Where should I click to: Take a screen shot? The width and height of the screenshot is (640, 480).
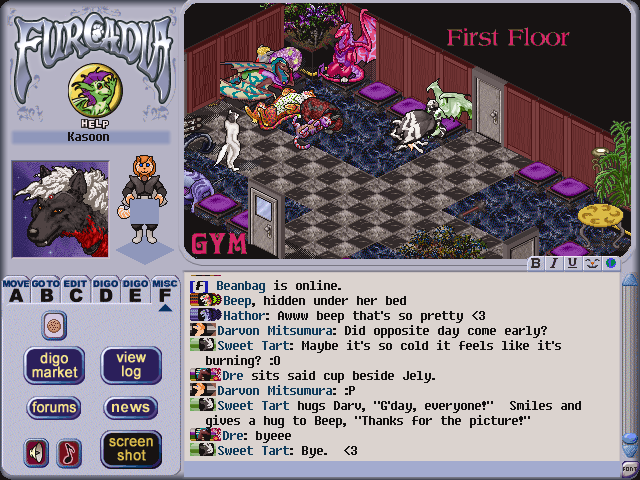130,449
